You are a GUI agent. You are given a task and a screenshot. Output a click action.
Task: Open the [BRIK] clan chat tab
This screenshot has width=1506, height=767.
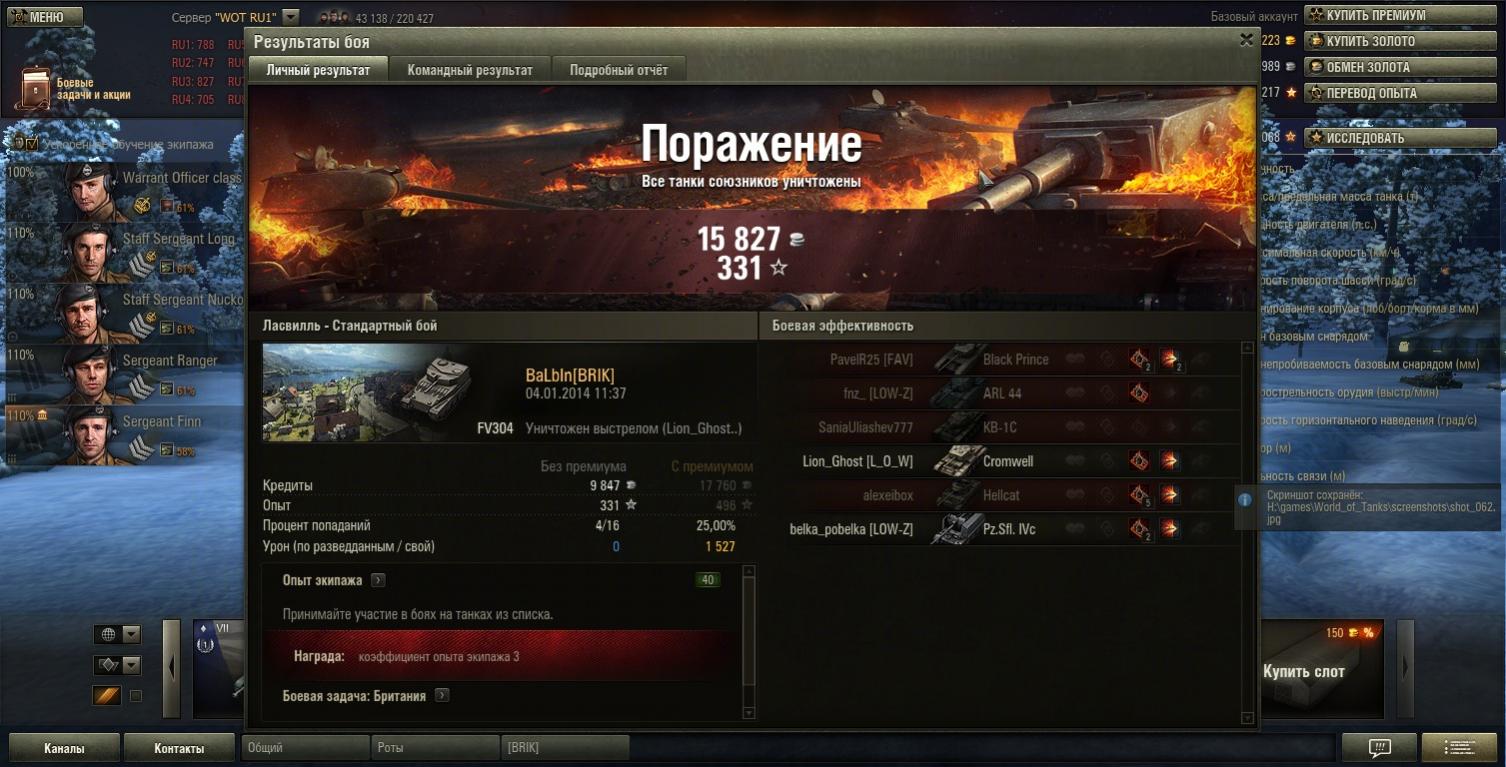565,748
